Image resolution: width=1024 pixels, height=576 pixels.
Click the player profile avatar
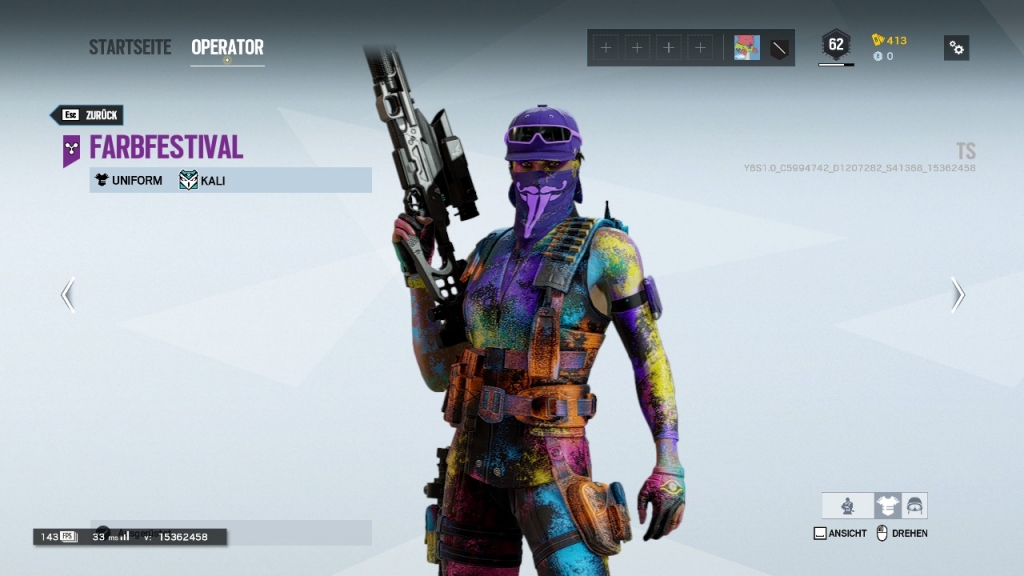(747, 48)
